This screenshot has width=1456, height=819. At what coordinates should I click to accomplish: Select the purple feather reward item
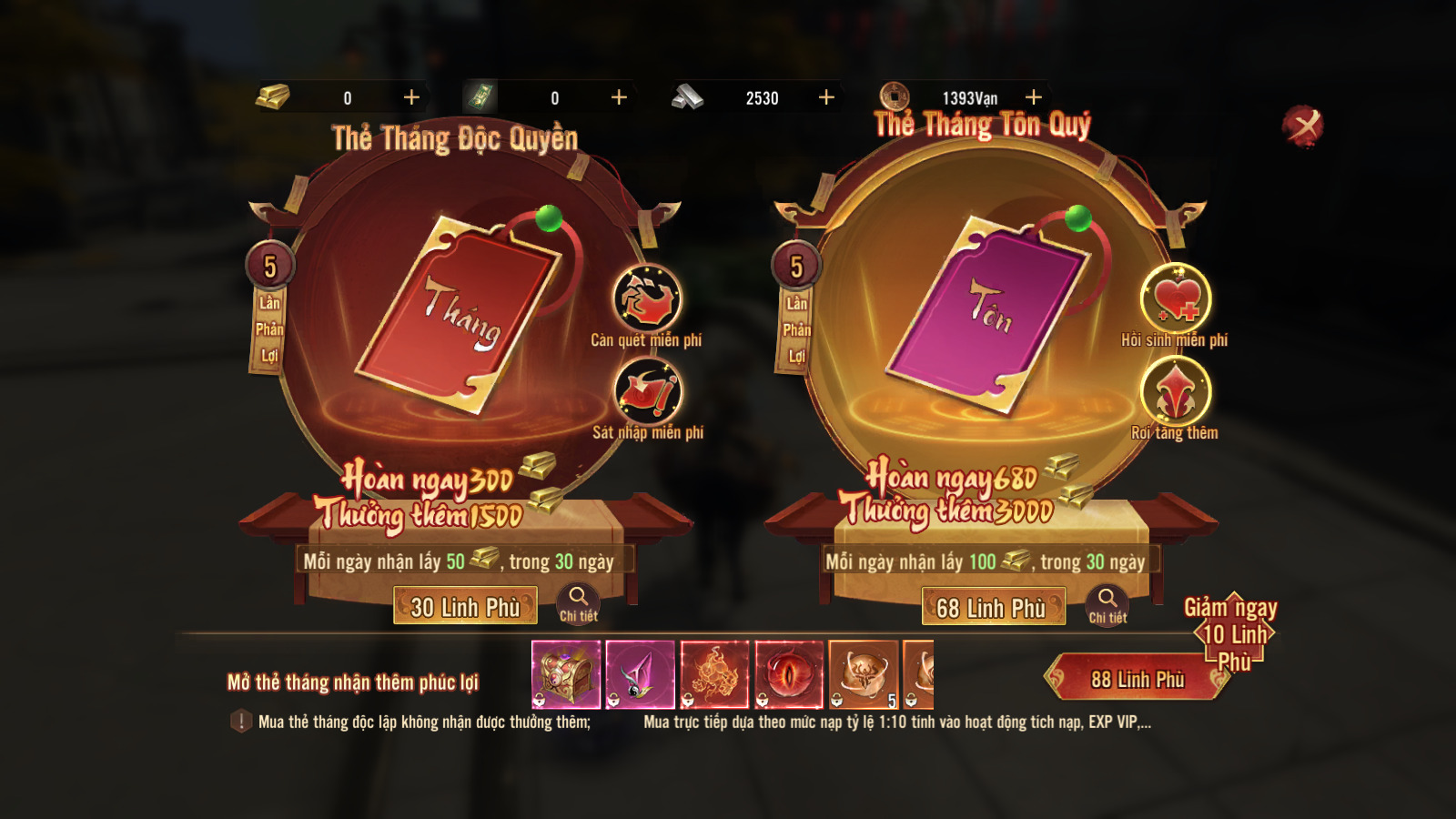tap(640, 674)
